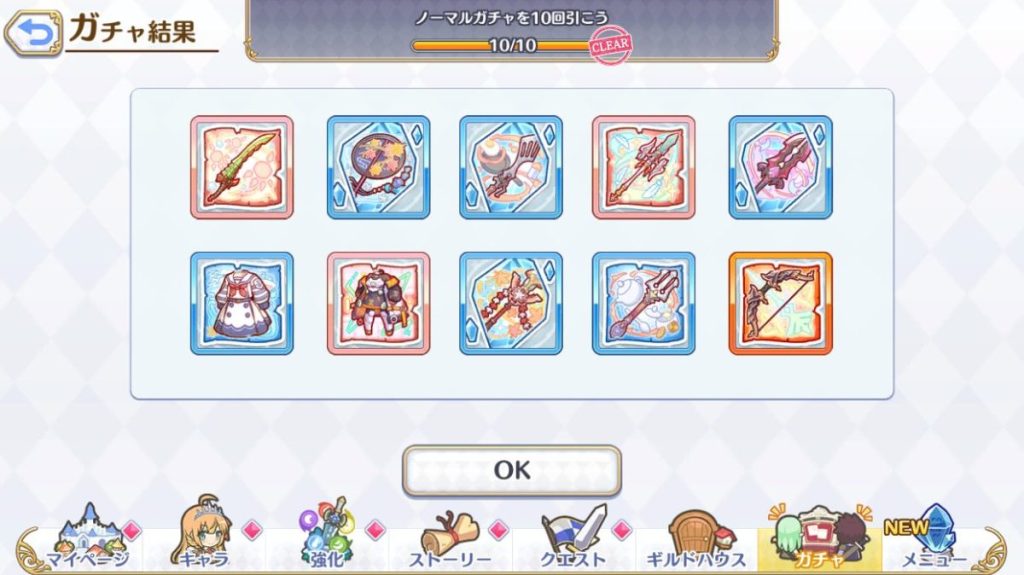Screen dimensions: 1024x575
Task: Select the green feathered blade item
Action: 242,167
